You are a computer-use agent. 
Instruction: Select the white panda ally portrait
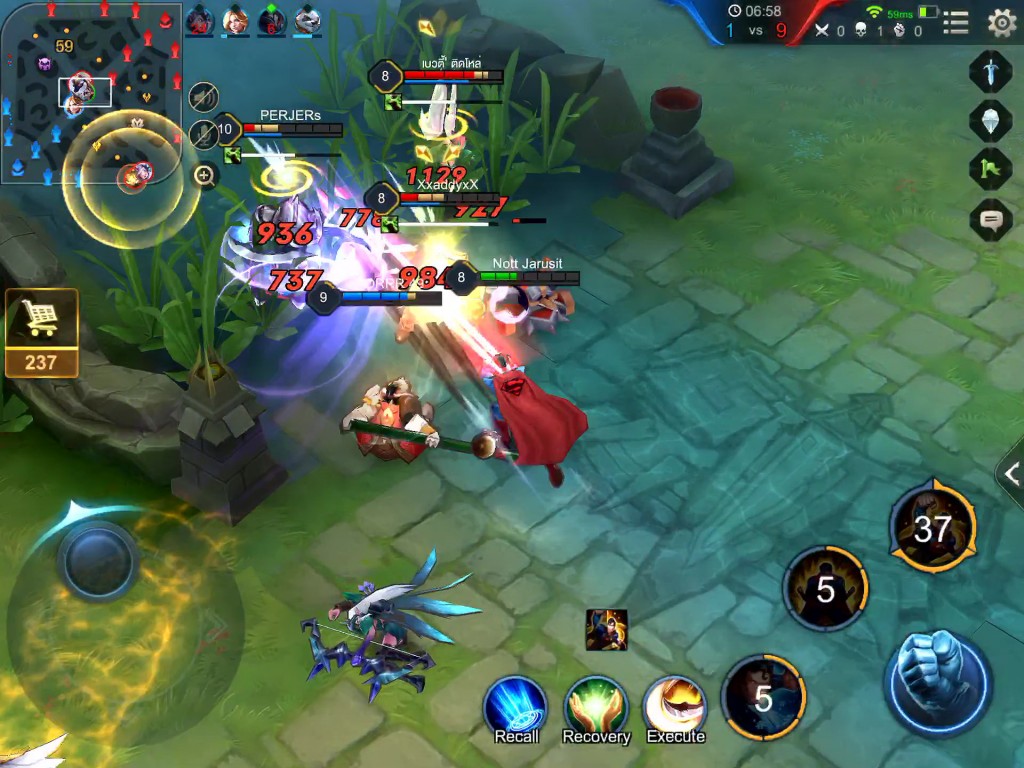pyautogui.click(x=307, y=20)
